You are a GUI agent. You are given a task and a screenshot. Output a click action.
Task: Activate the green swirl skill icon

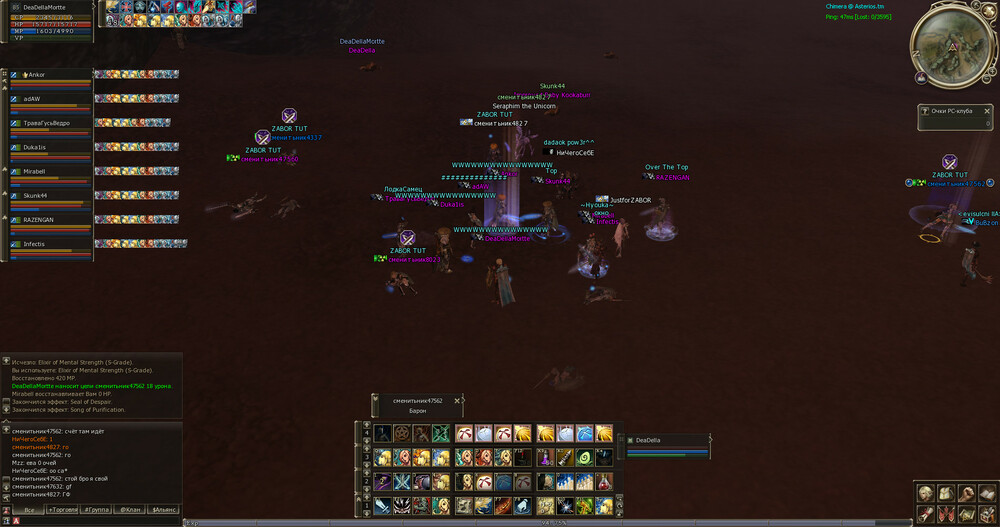pos(584,457)
